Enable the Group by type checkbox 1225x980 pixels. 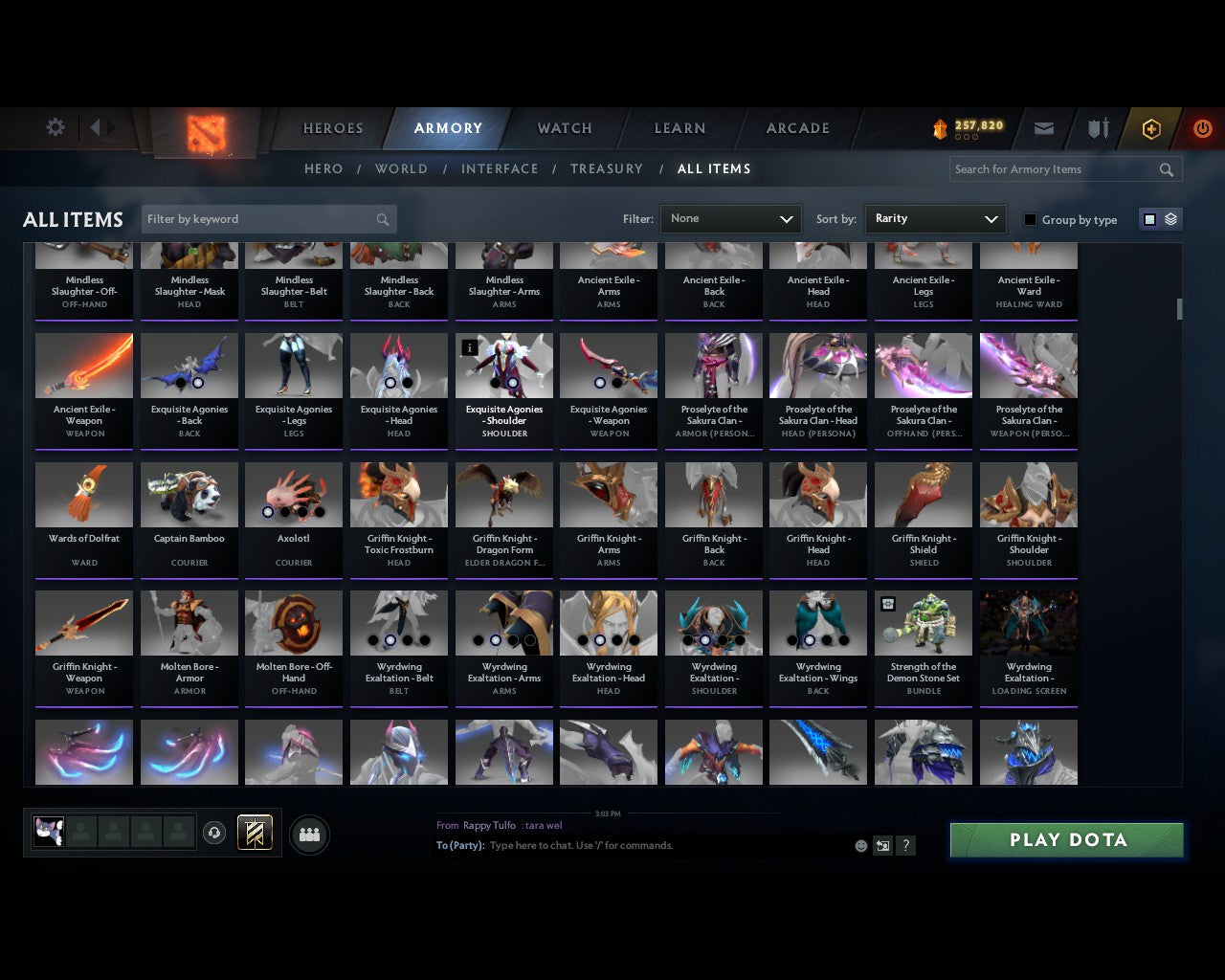point(1029,219)
